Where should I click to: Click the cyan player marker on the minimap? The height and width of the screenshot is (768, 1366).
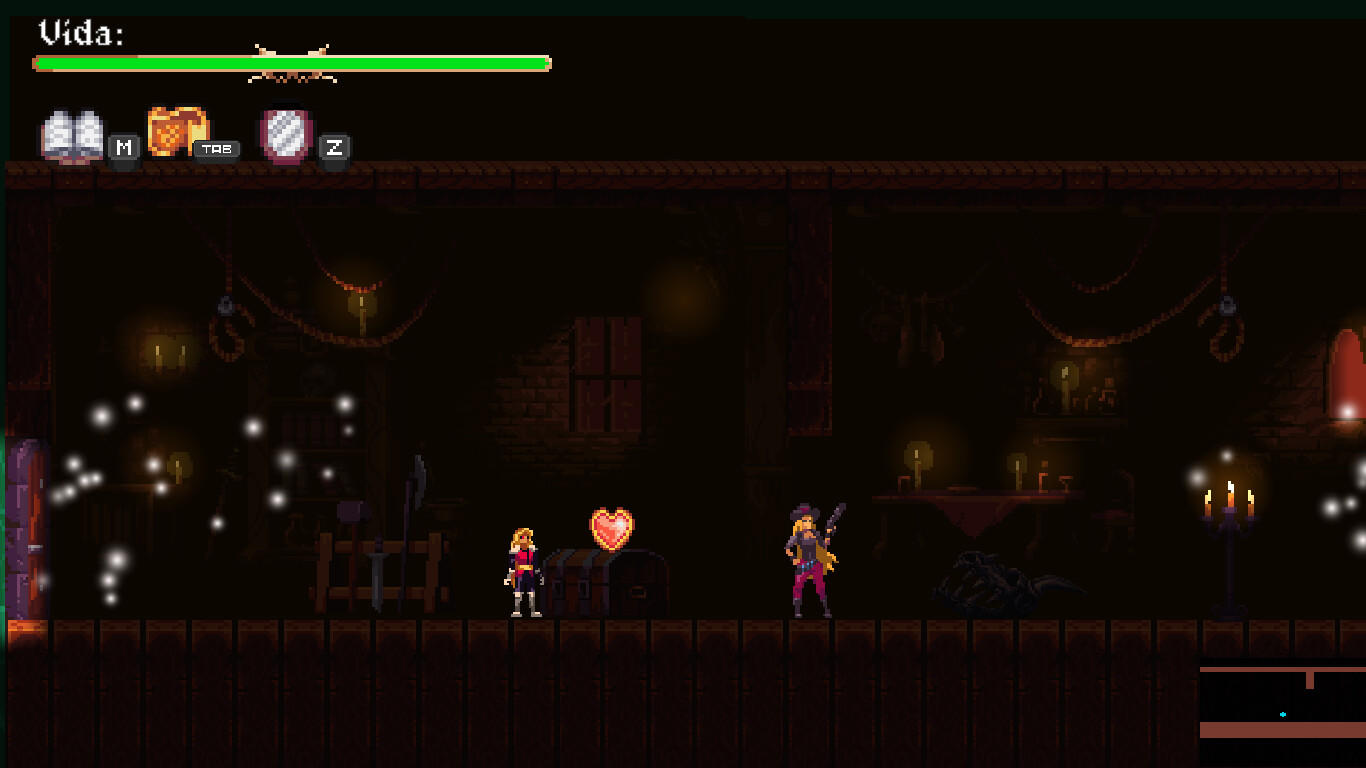click(x=1281, y=713)
